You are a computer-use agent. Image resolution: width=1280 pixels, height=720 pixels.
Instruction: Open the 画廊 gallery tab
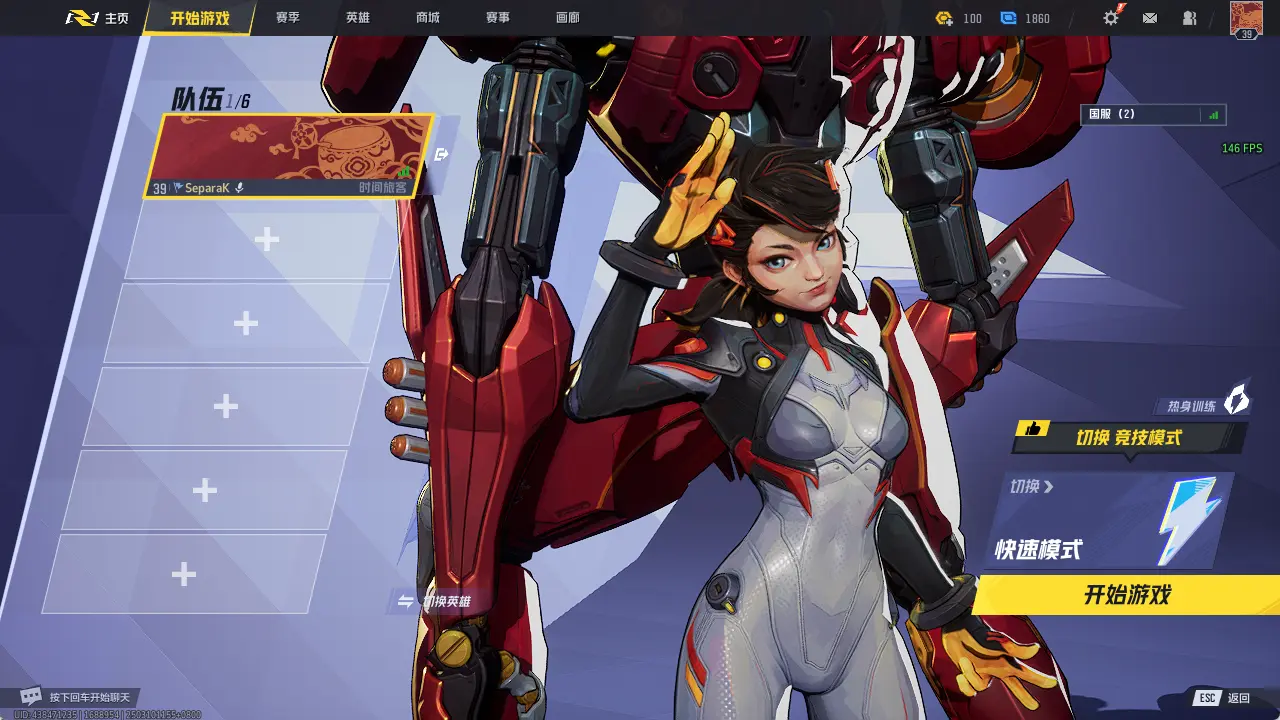[568, 18]
